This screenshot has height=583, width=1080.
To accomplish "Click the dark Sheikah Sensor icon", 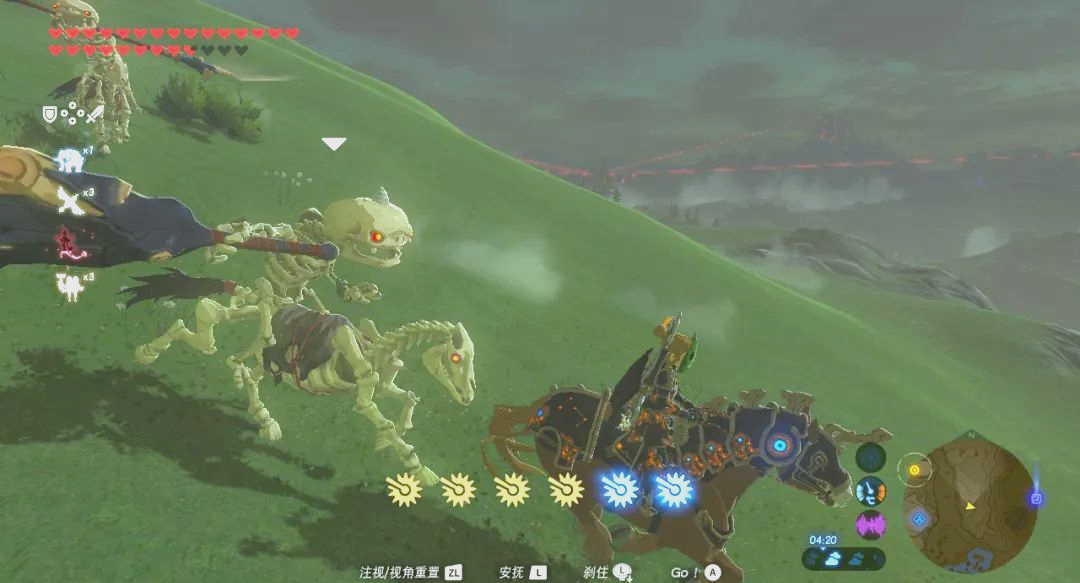I will [870, 457].
